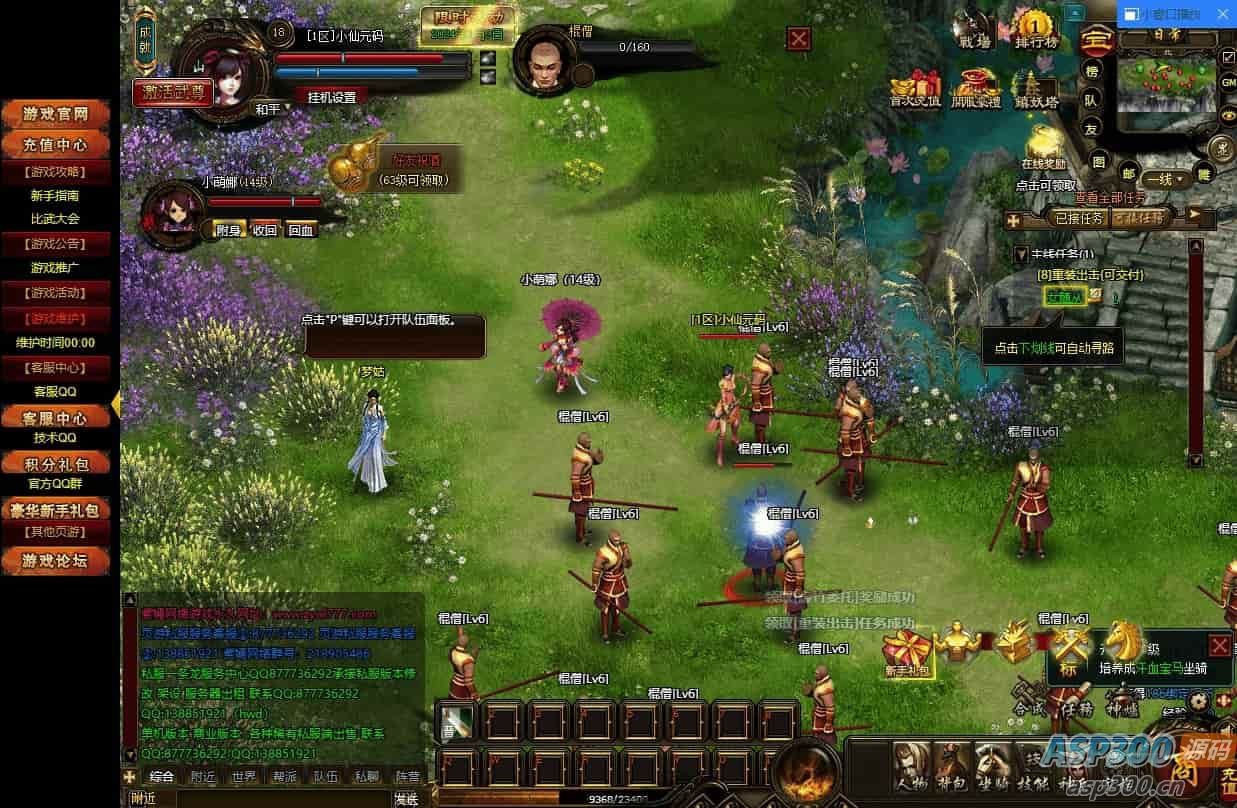Close the 棍僧 target frame
Screen dimensions: 1237x808
(799, 39)
